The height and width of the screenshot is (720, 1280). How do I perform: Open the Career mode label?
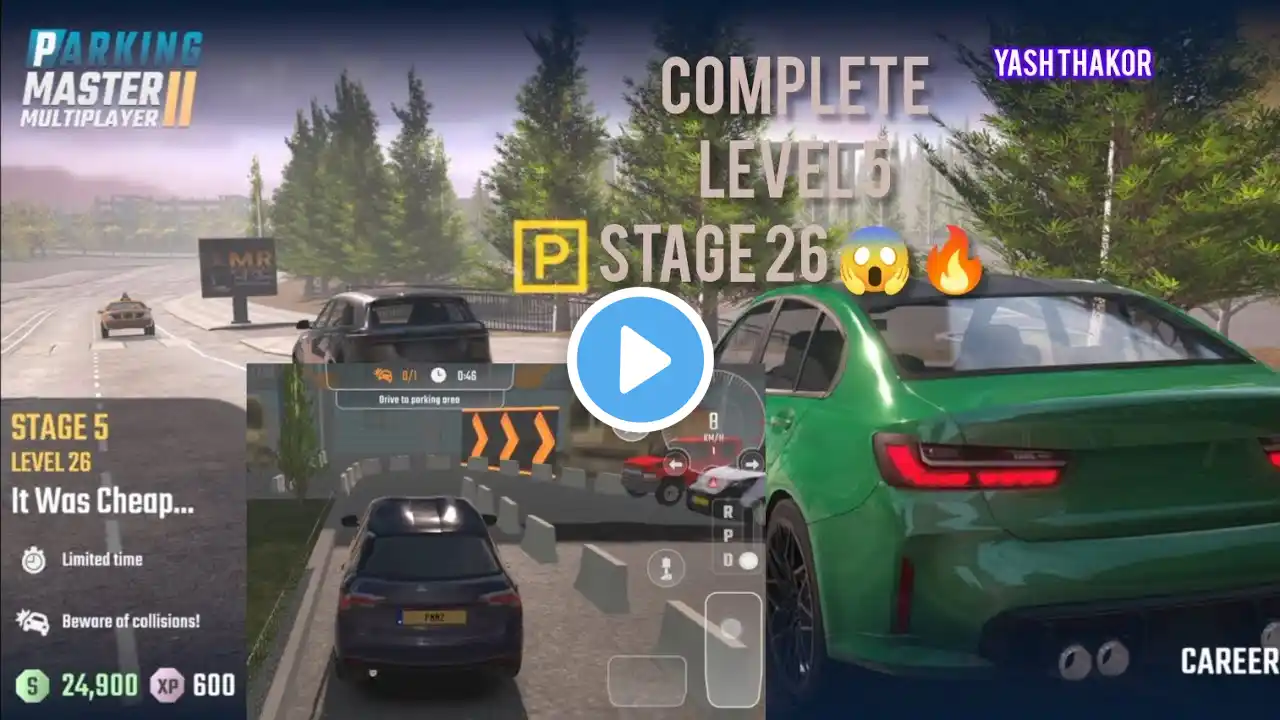[x=1229, y=661]
